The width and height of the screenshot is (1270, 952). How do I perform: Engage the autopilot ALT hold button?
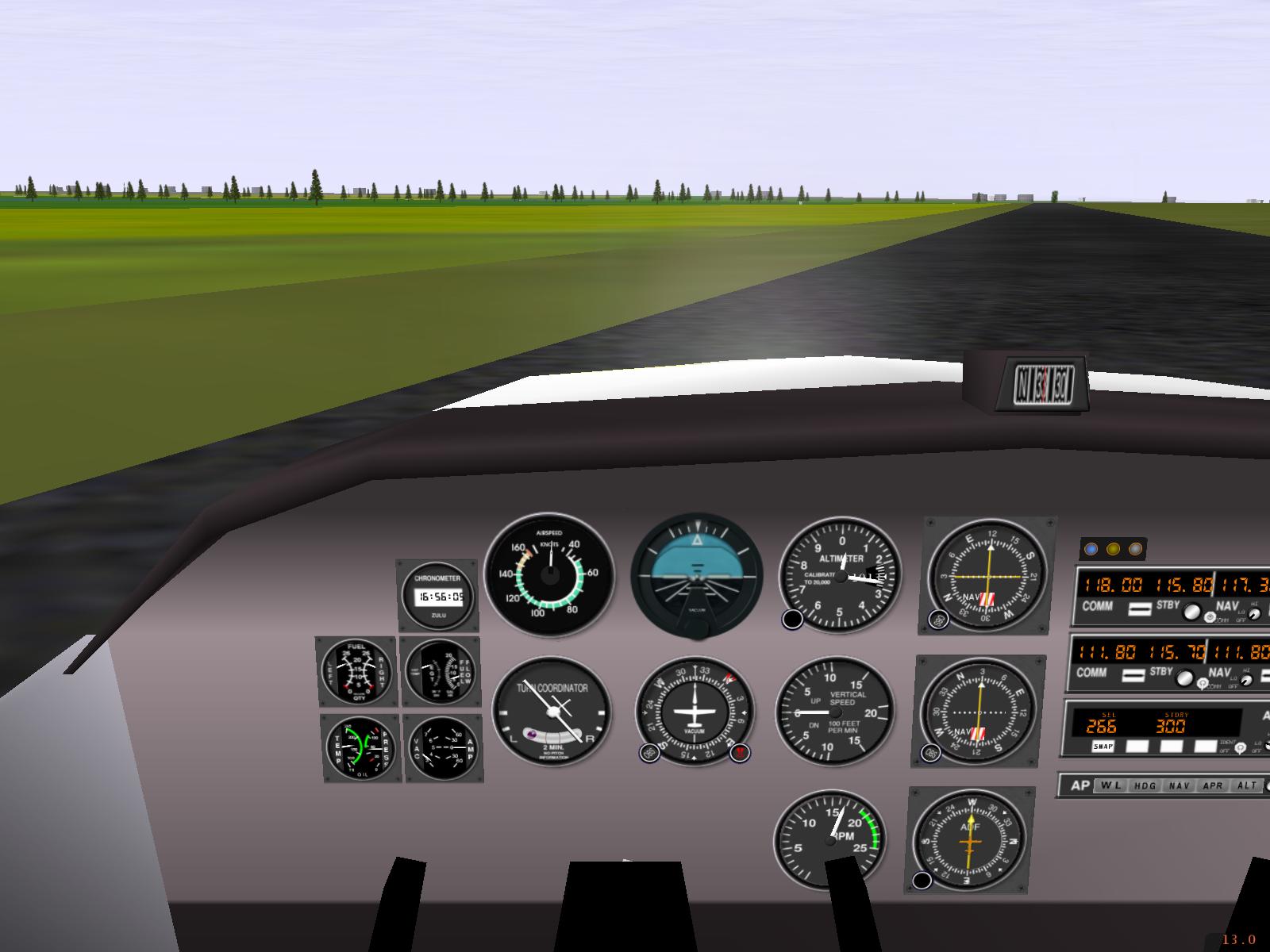(x=1247, y=785)
